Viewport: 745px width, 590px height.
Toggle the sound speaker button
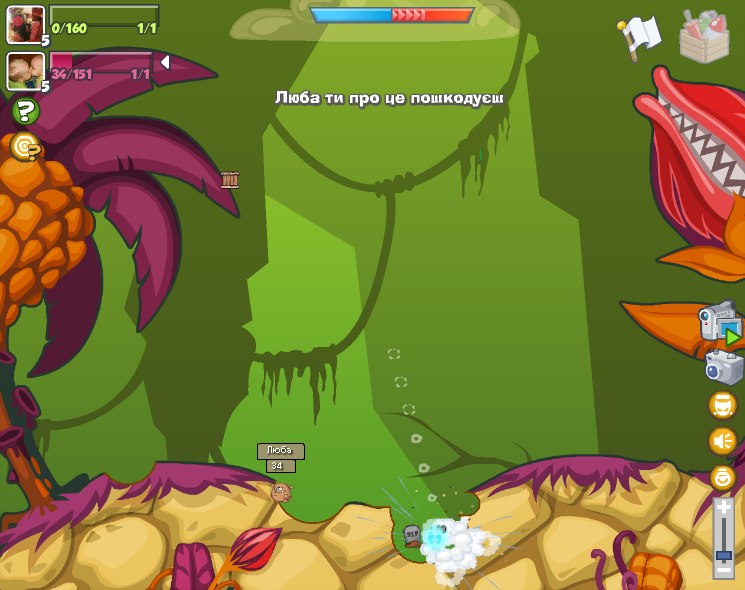pyautogui.click(x=722, y=441)
